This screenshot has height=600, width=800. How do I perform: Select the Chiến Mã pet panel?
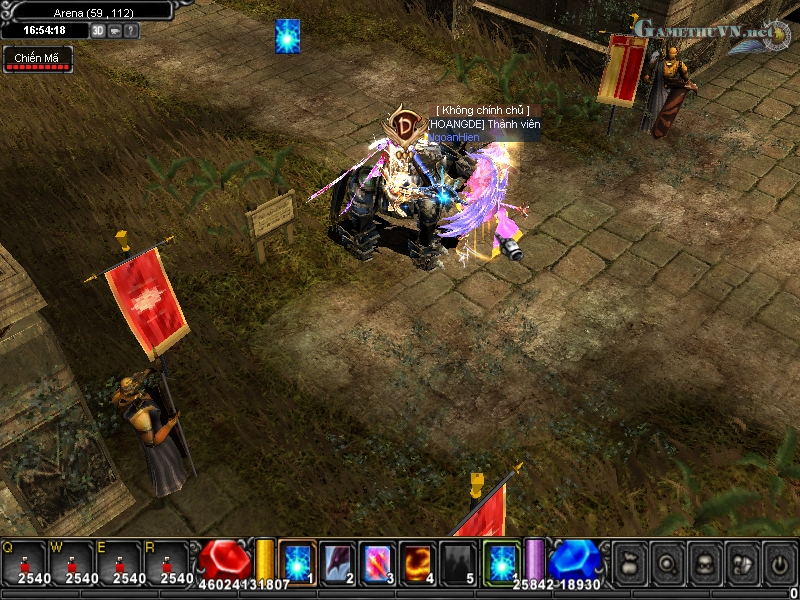pos(37,60)
